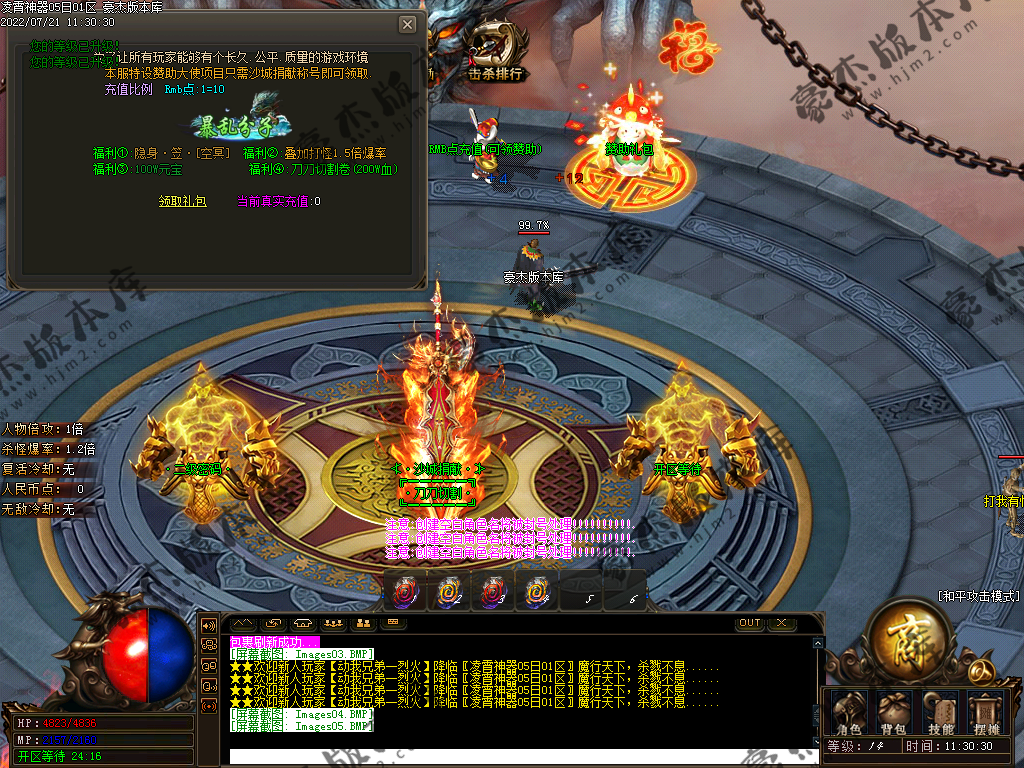Open the 技能 skills panel
Image resolution: width=1024 pixels, height=768 pixels.
click(940, 712)
